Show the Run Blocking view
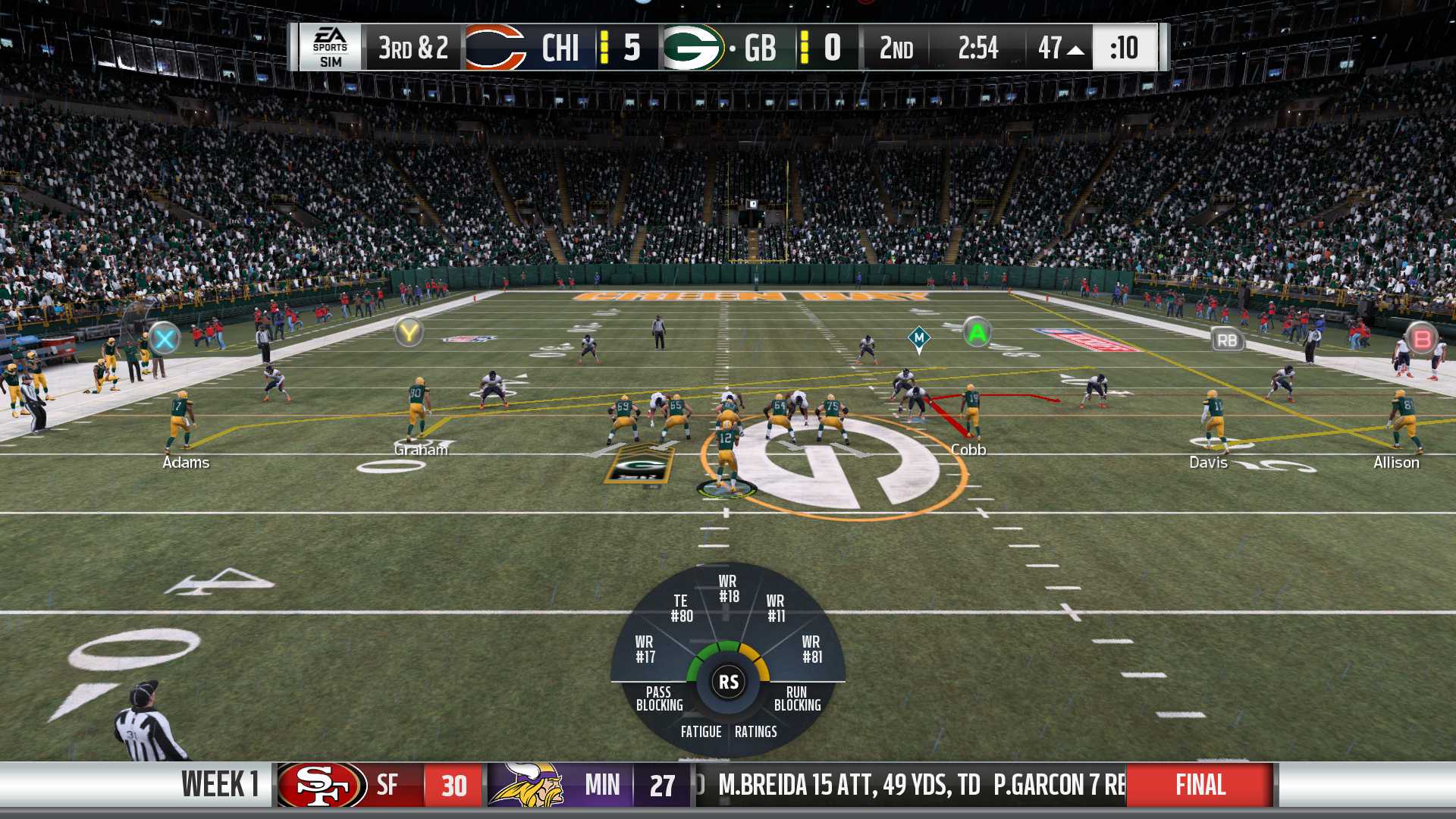This screenshot has height=819, width=1456. pyautogui.click(x=797, y=698)
